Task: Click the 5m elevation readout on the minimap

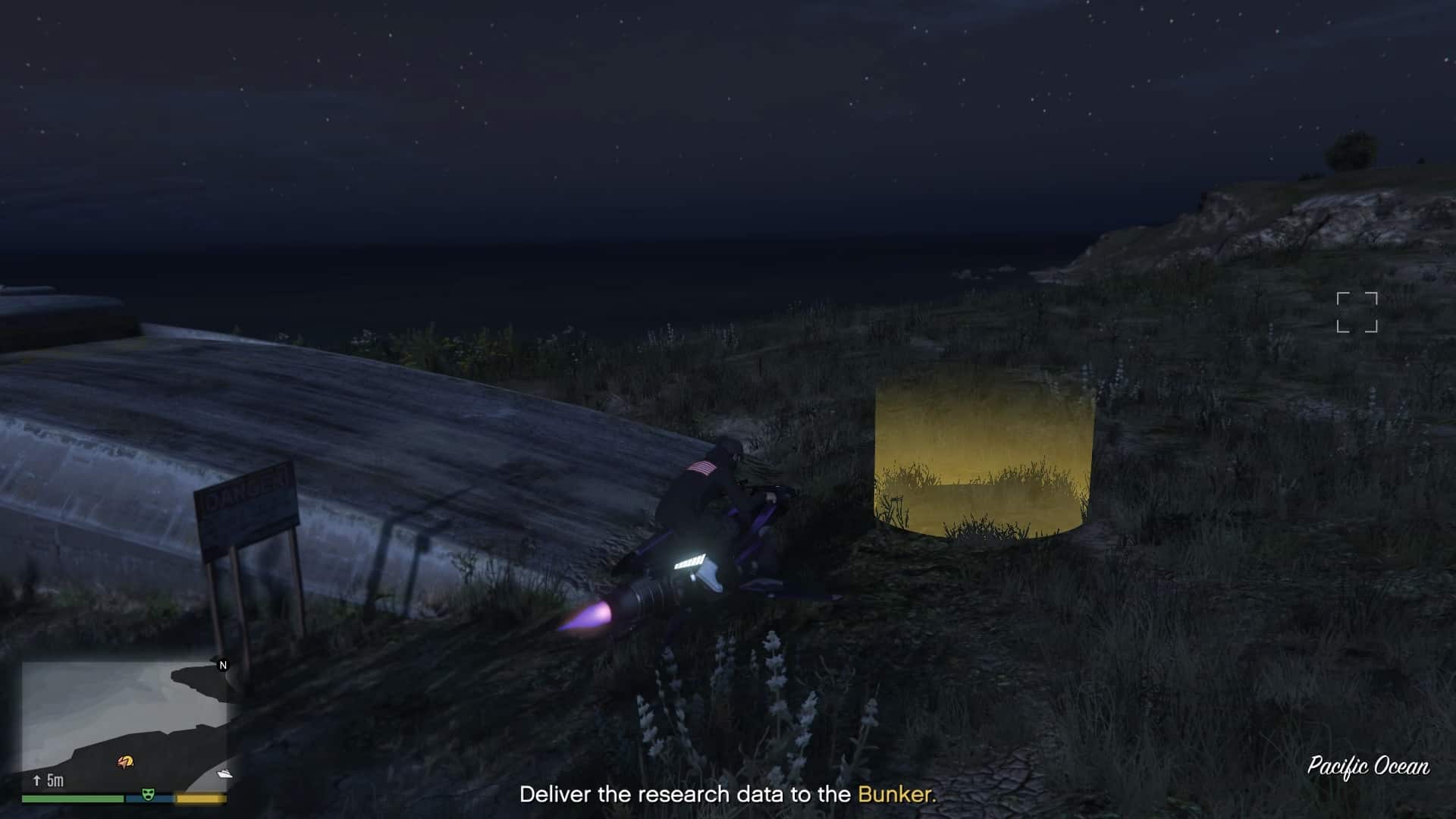Action: (56, 780)
